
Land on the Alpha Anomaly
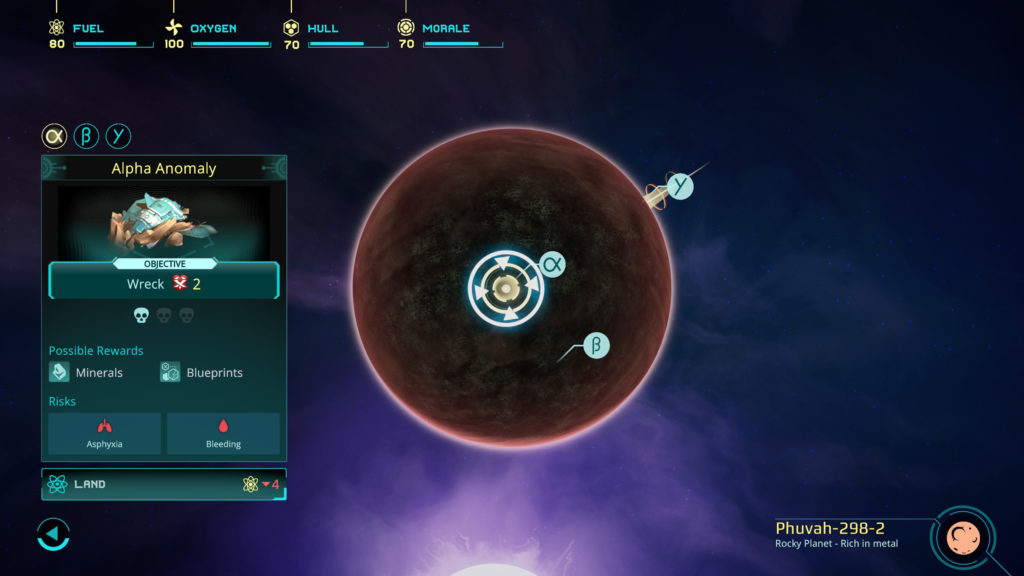(x=163, y=484)
